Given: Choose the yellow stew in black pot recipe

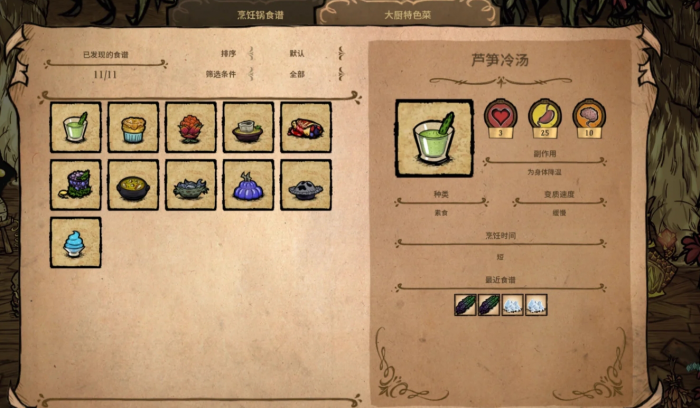Looking at the screenshot, I should click(133, 185).
